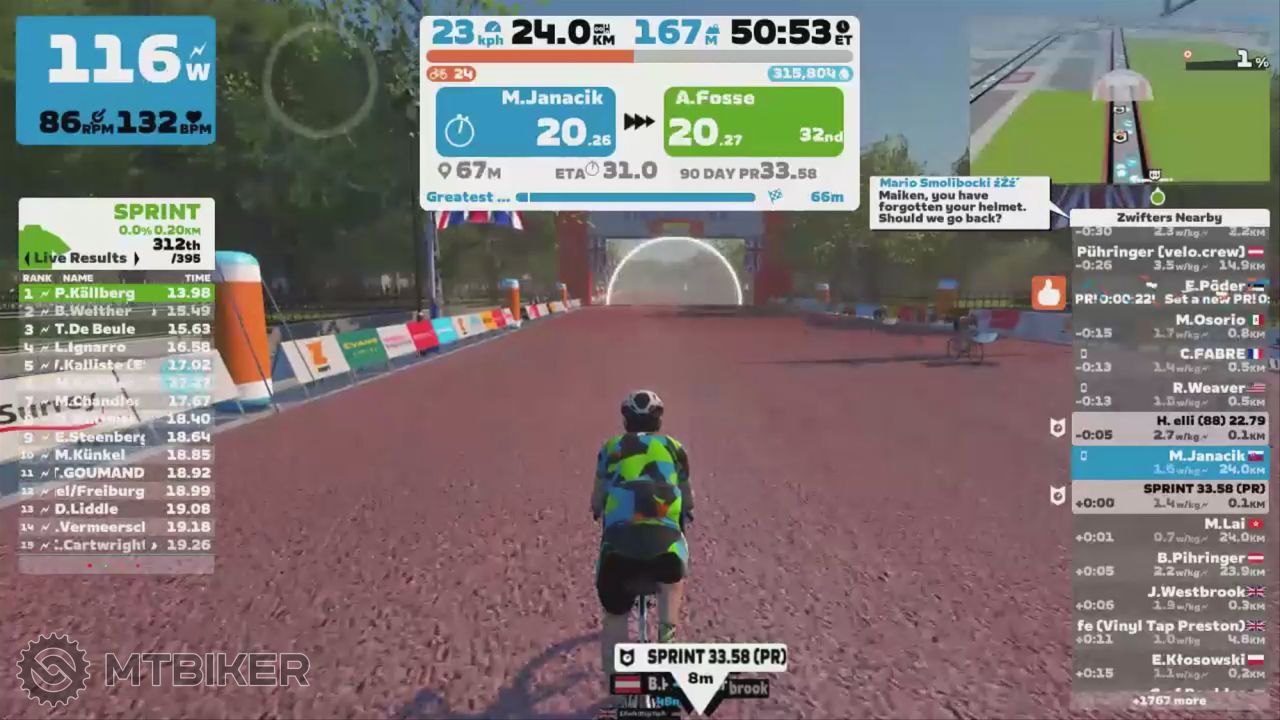
Task: Select D.Liddle in the sprint leaderboard
Action: [x=116, y=509]
